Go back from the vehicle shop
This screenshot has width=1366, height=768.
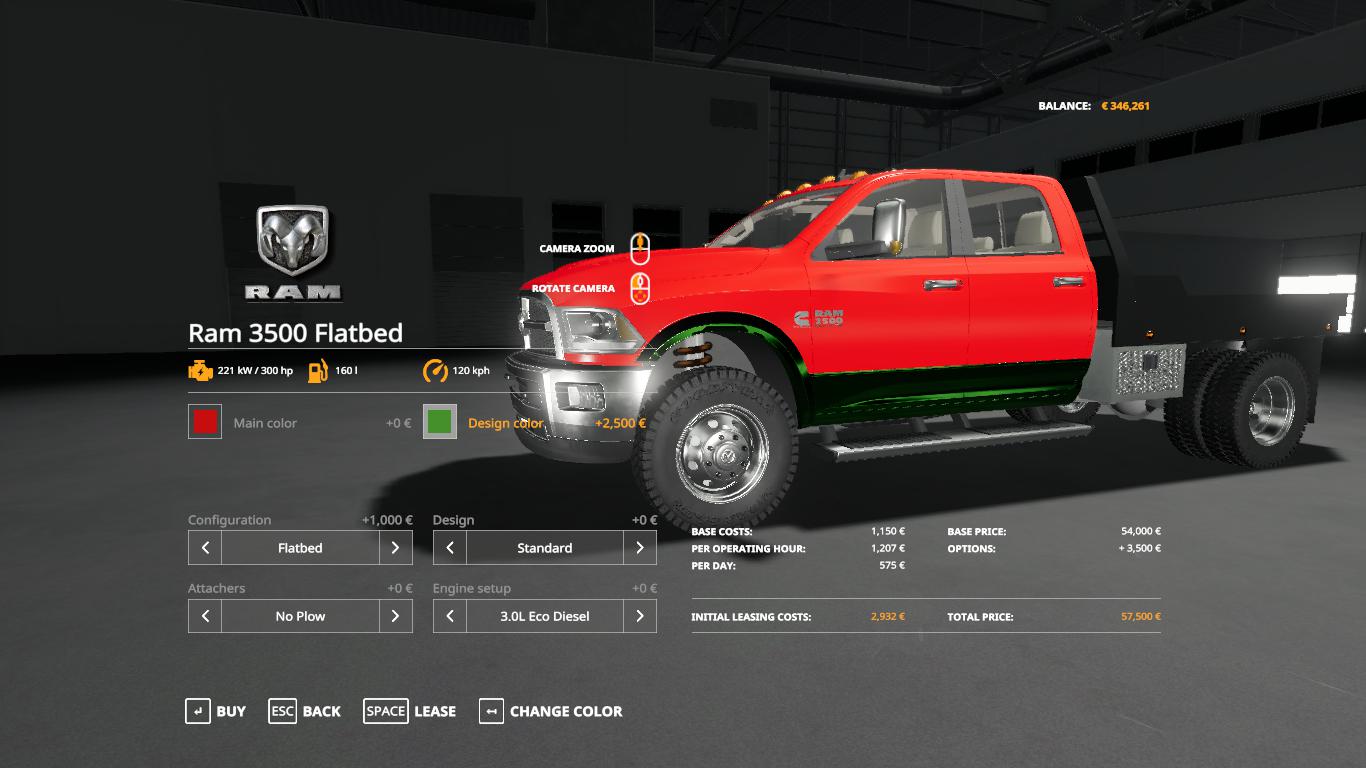click(x=305, y=711)
